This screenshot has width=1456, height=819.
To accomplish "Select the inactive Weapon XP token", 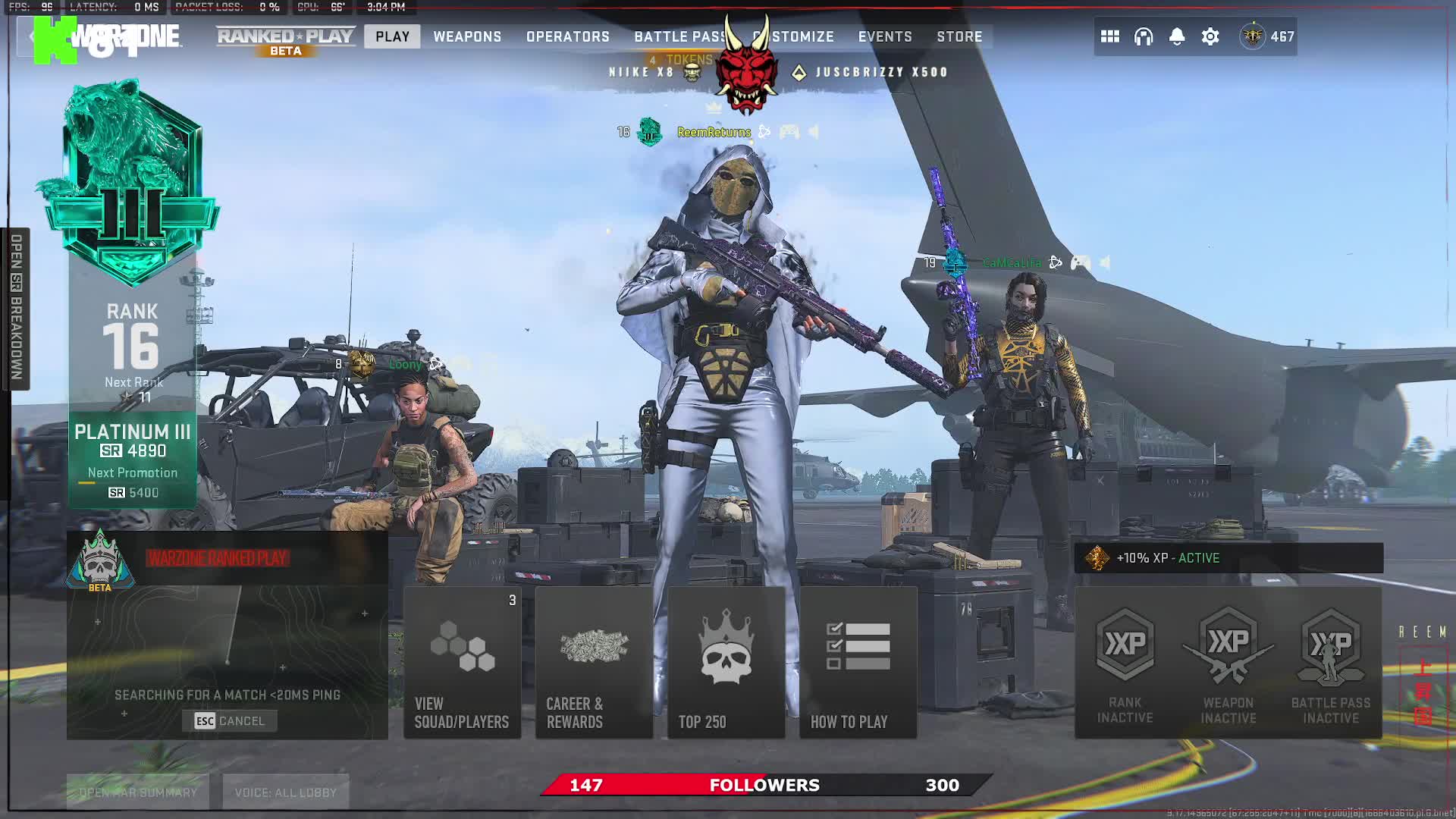I will [x=1228, y=664].
